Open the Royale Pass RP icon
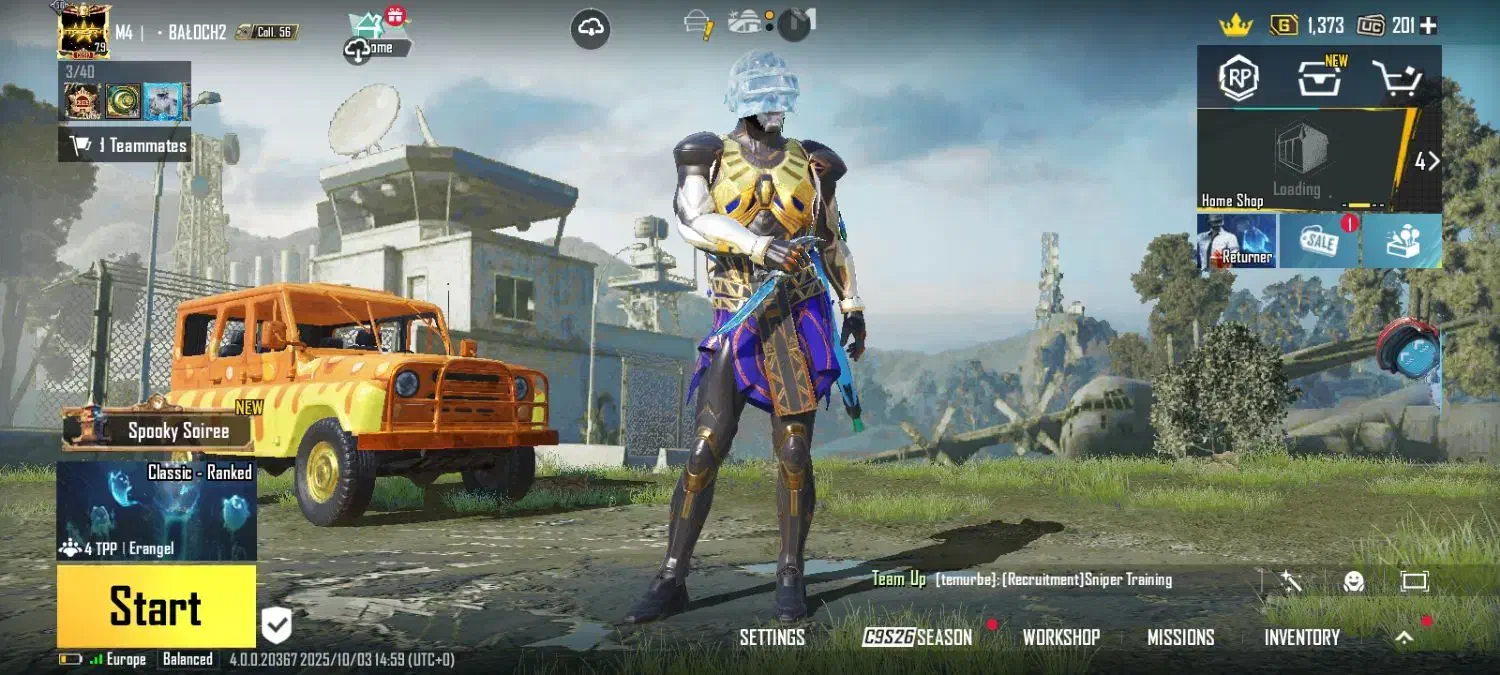 (1239, 78)
